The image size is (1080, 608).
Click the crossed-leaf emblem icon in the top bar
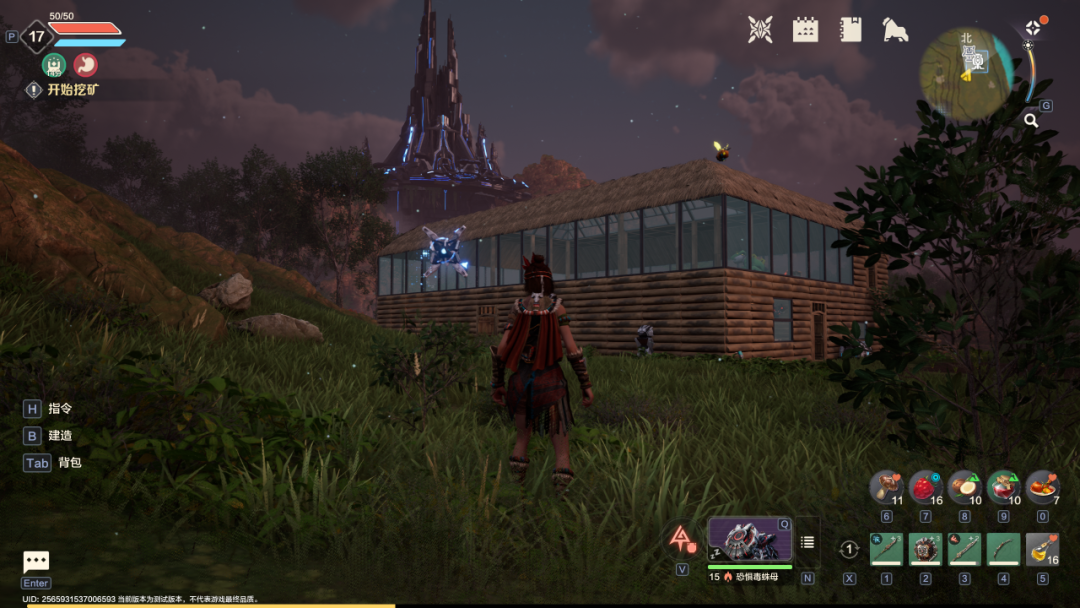pyautogui.click(x=760, y=30)
